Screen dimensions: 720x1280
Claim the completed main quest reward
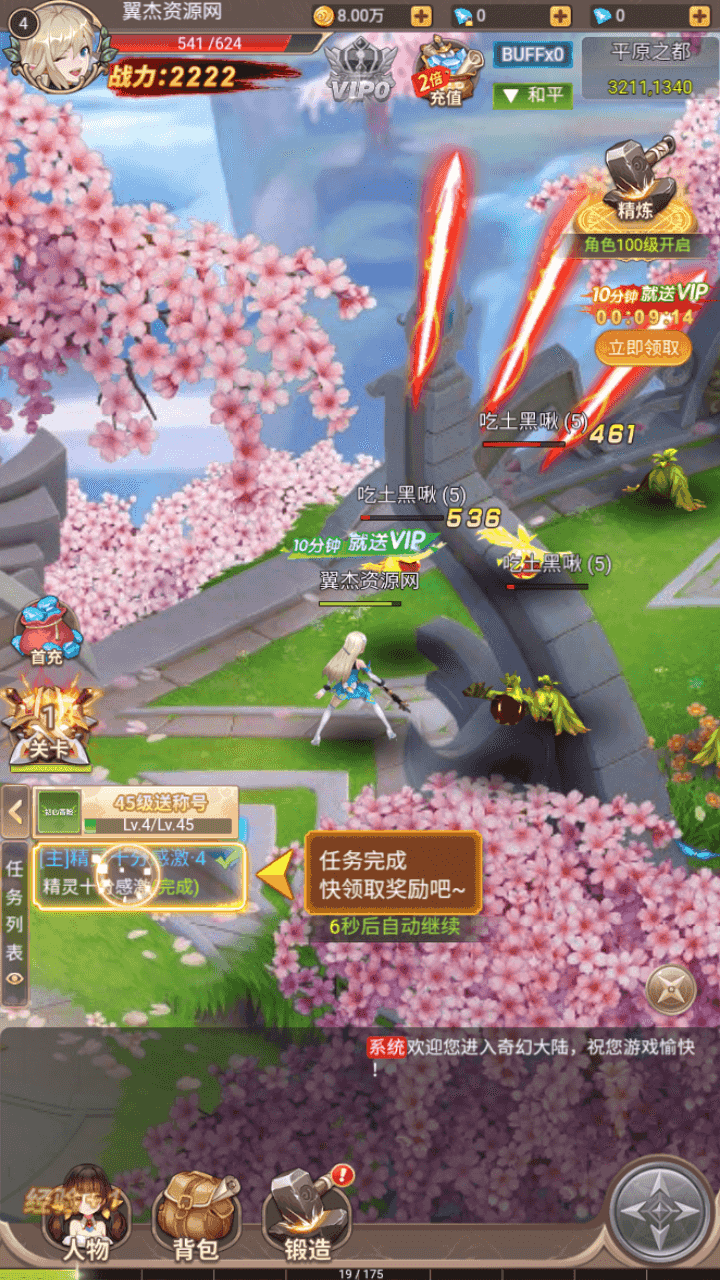coord(138,874)
